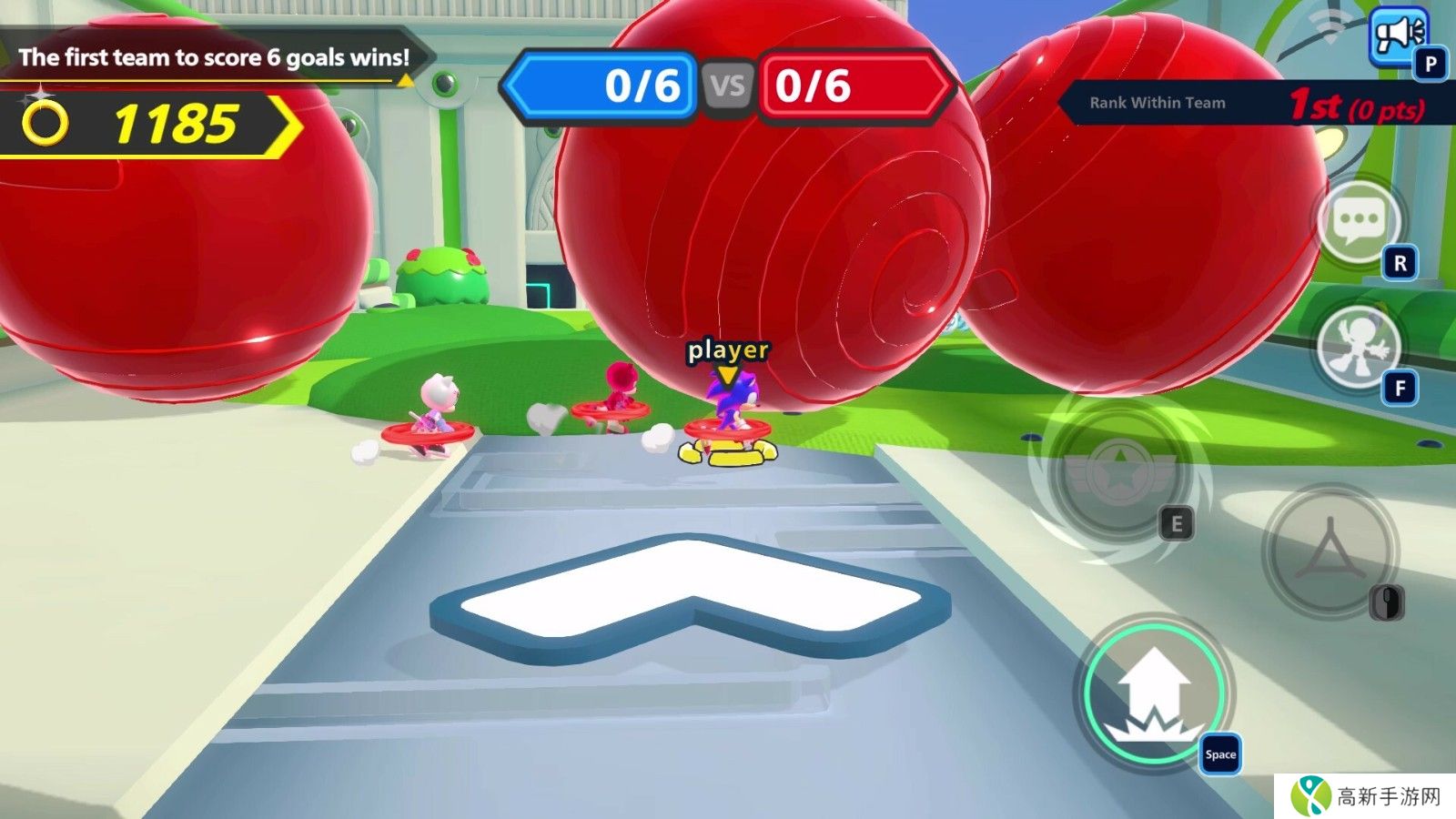Open the chat speech bubble button

click(x=1358, y=221)
